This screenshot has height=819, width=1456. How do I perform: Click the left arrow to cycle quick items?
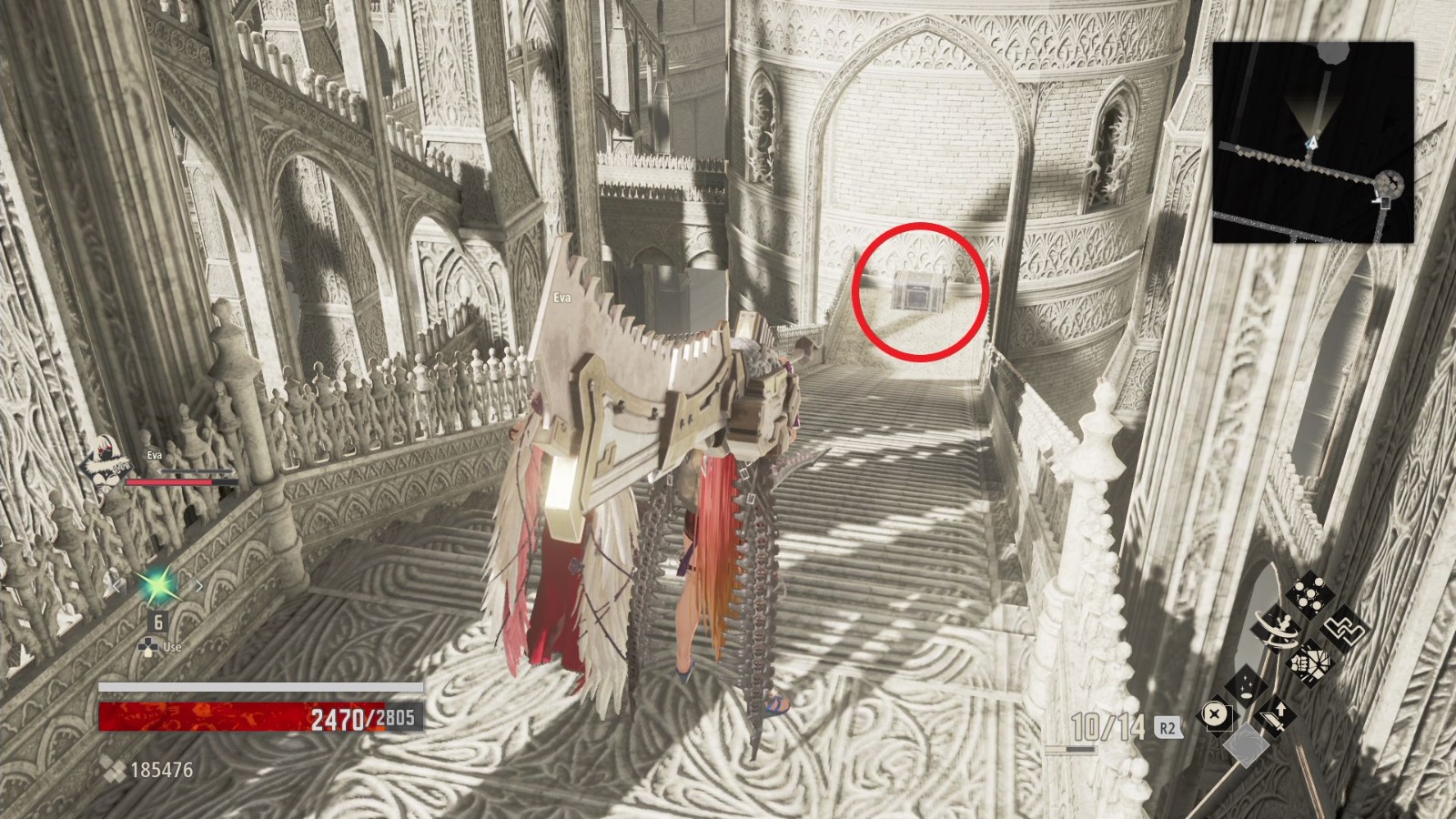[x=117, y=586]
